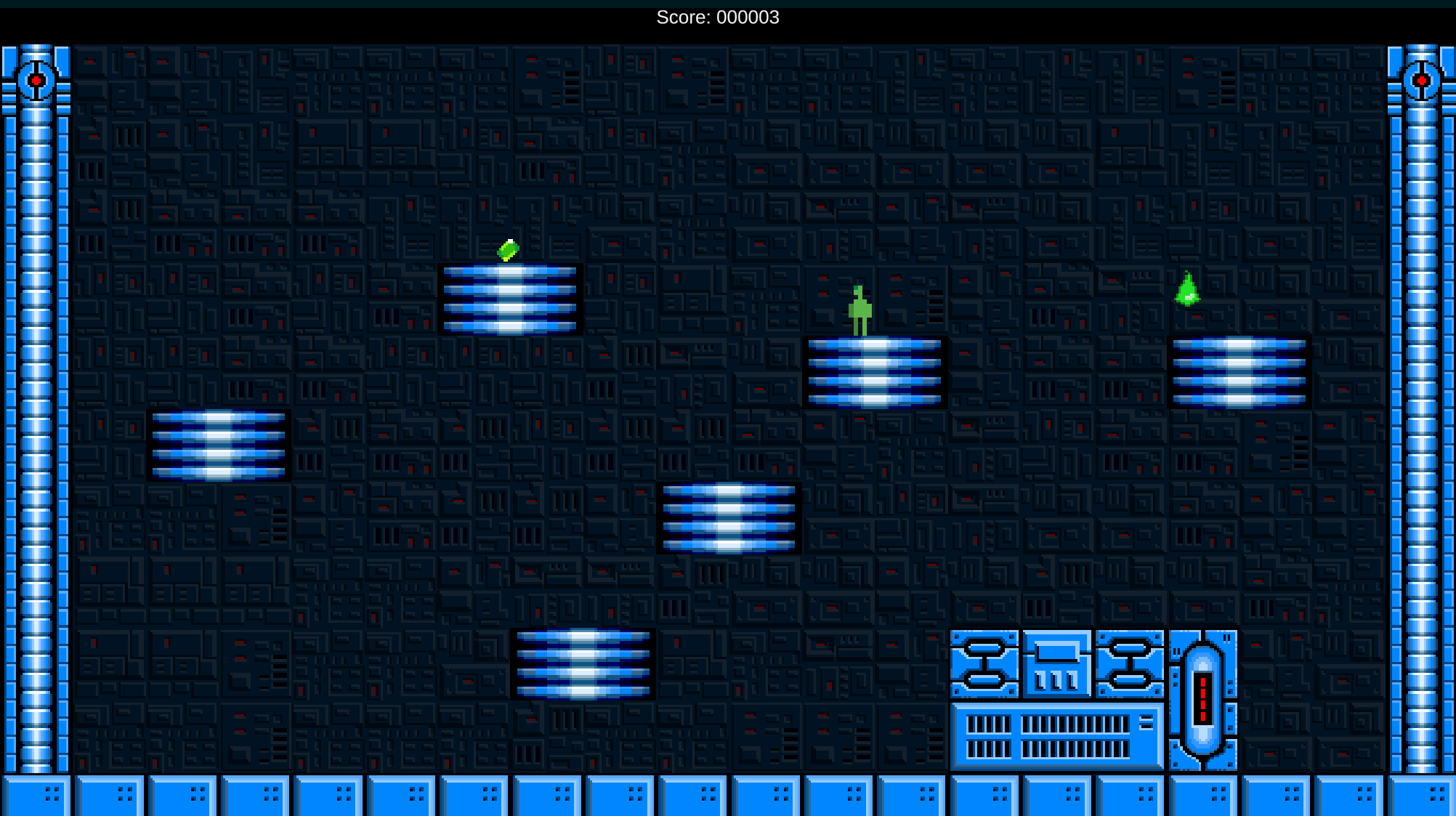The width and height of the screenshot is (1456, 816).
Task: Click the red orb atop the left pillar
Action: click(37, 81)
